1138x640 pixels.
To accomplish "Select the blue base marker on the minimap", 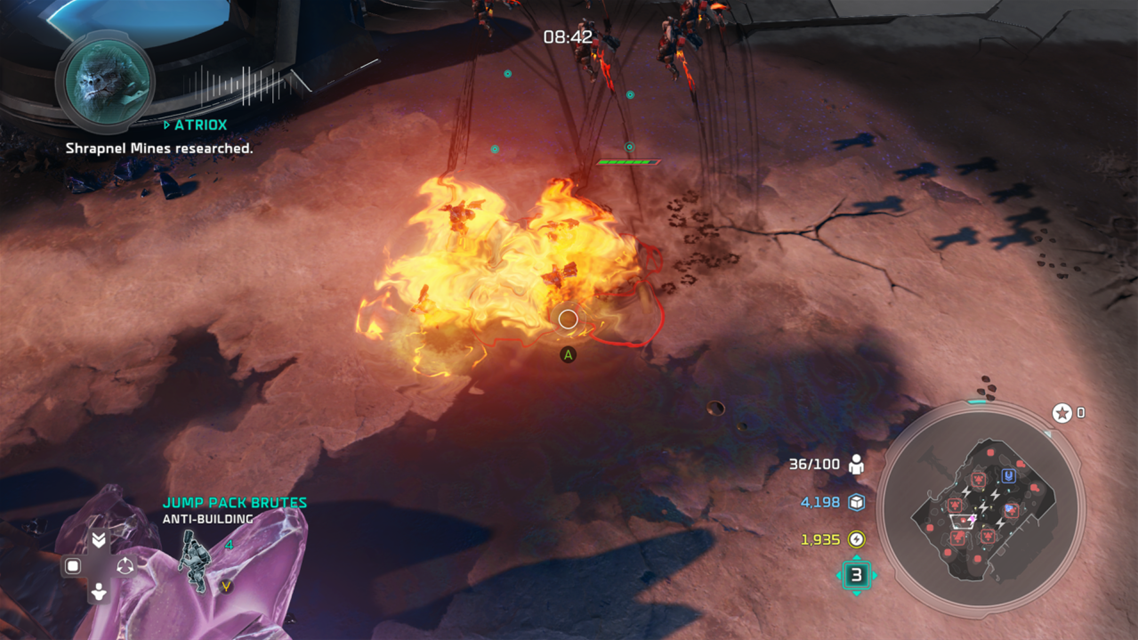I will (x=1009, y=476).
